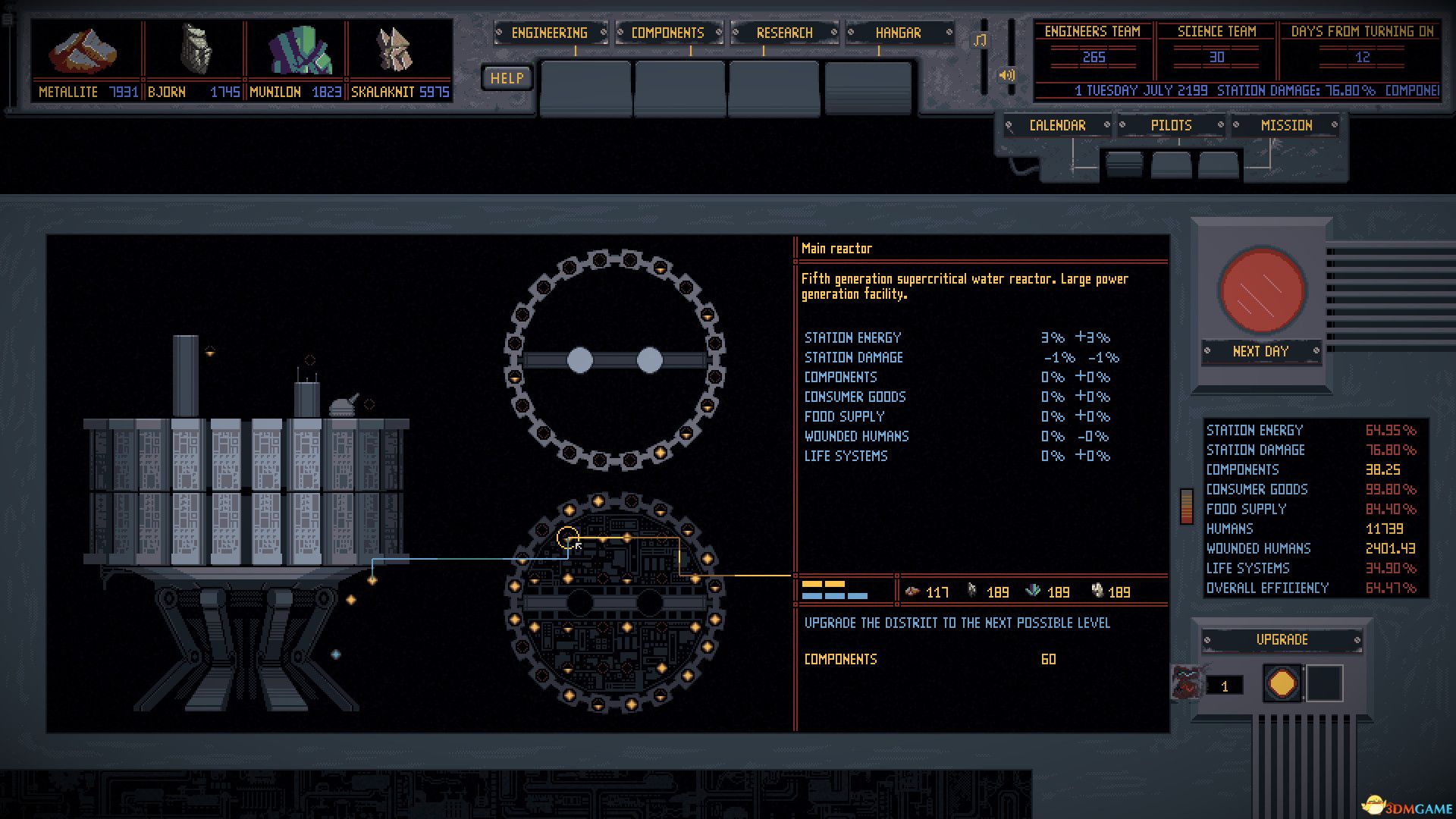Select the Metallite resource icon
Viewport: 1456px width, 819px height.
pyautogui.click(x=83, y=51)
